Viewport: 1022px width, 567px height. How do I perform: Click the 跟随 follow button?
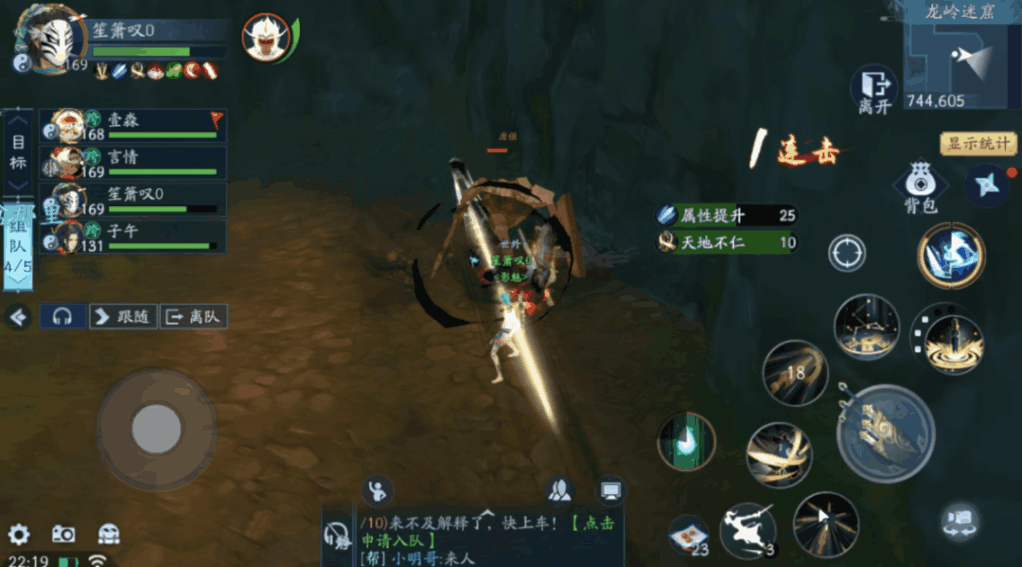click(x=122, y=317)
